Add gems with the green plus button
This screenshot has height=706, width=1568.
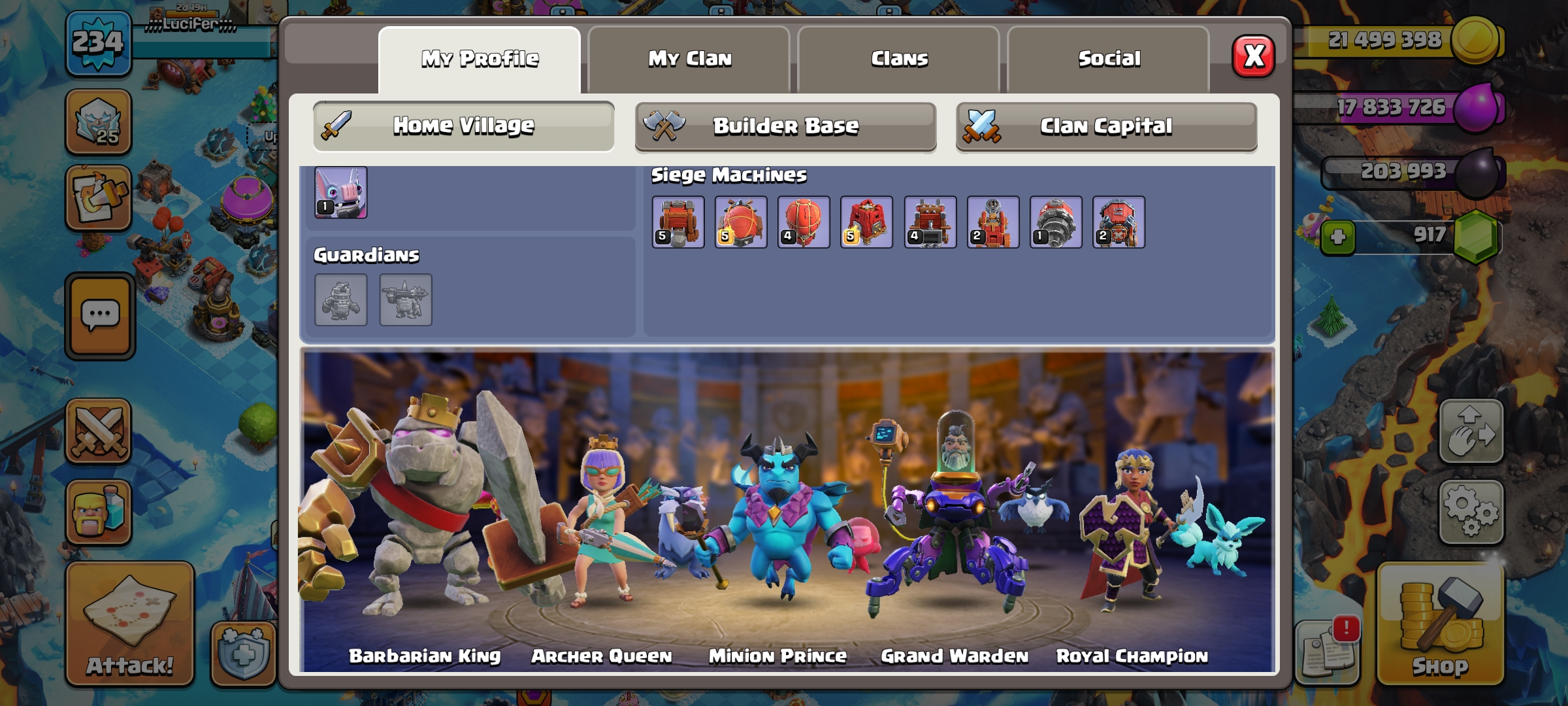pos(1337,237)
